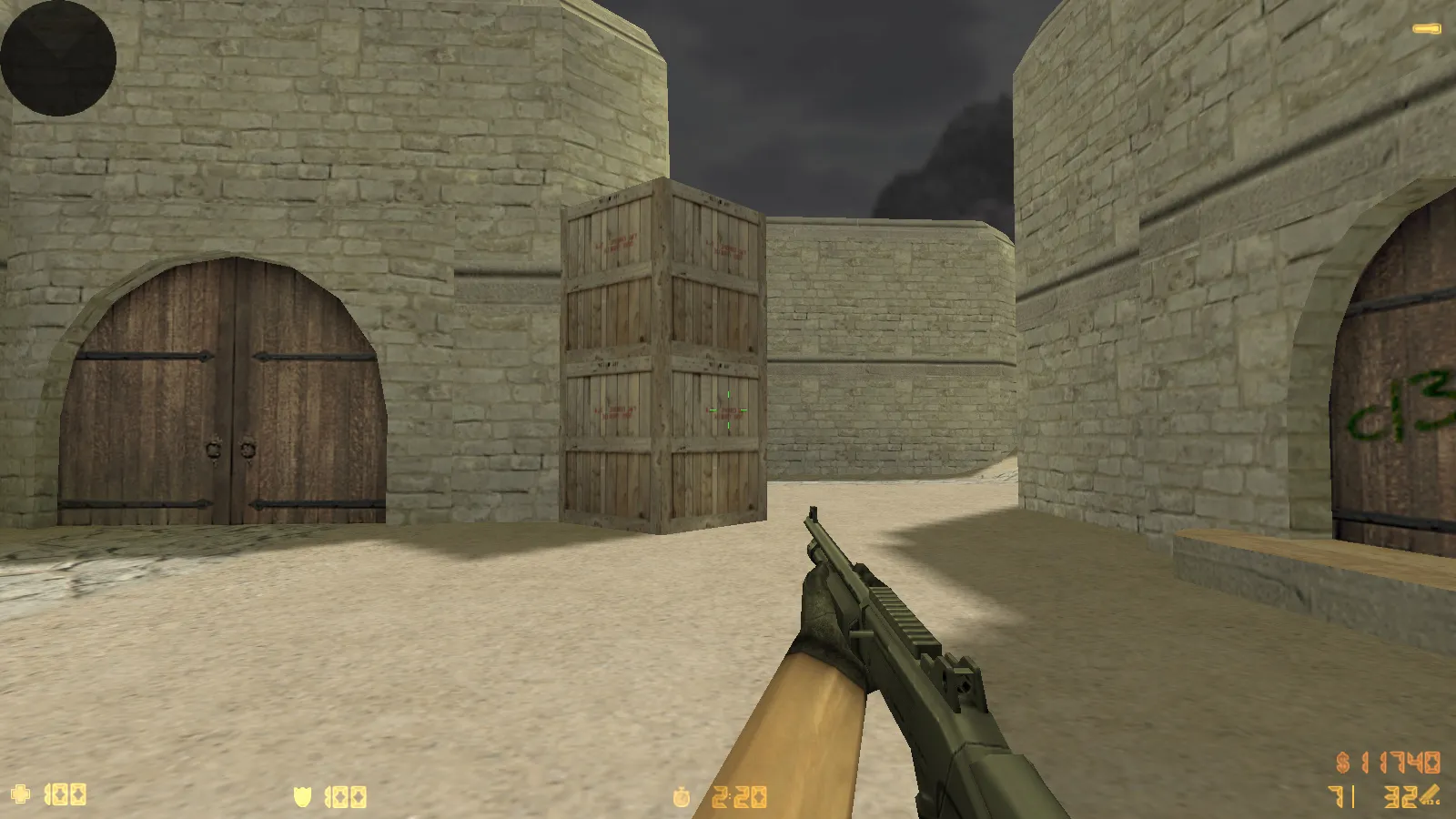This screenshot has height=819, width=1456.
Task: Click the health cross icon
Action: [x=20, y=795]
